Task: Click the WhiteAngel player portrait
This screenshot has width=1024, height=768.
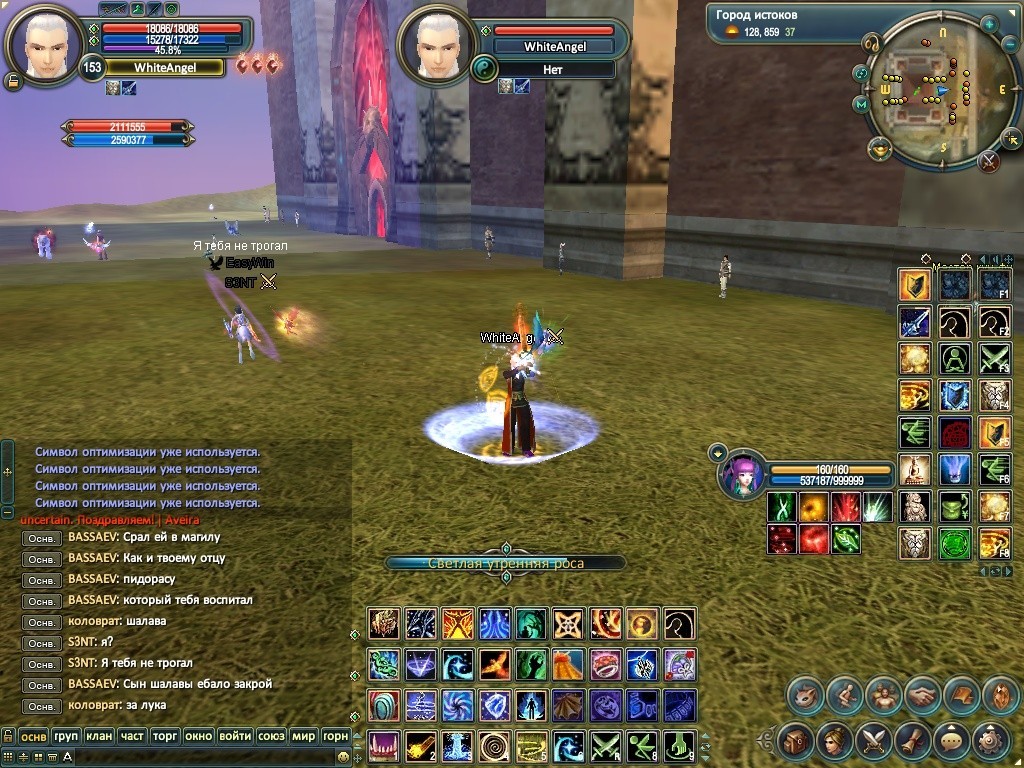Action: [42, 42]
